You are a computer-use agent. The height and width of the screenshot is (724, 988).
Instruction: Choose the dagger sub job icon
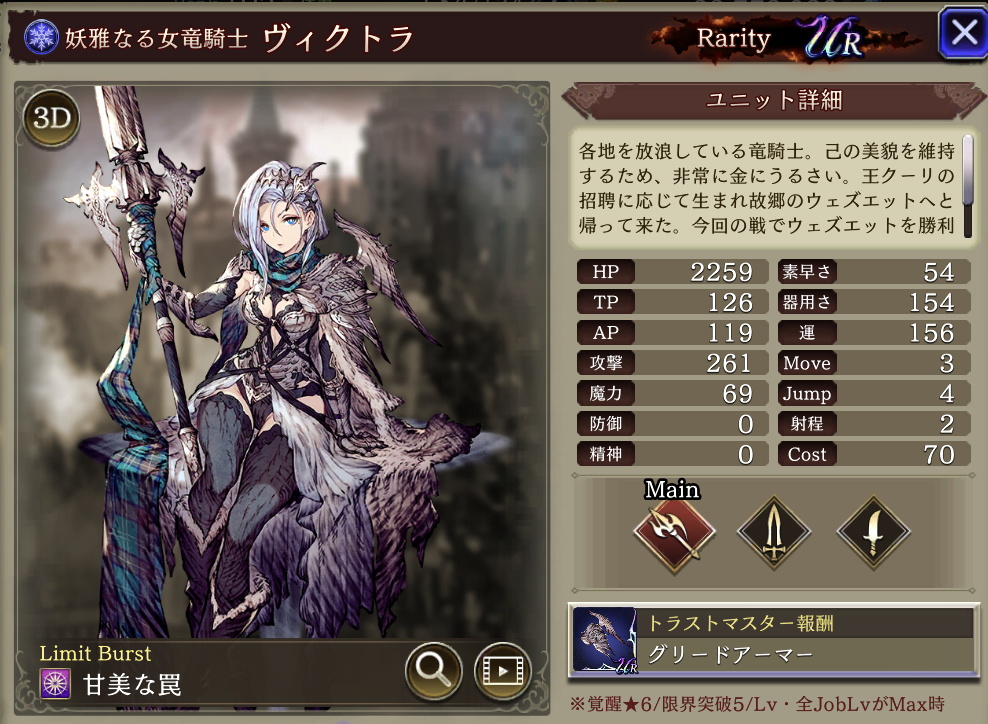(x=871, y=533)
